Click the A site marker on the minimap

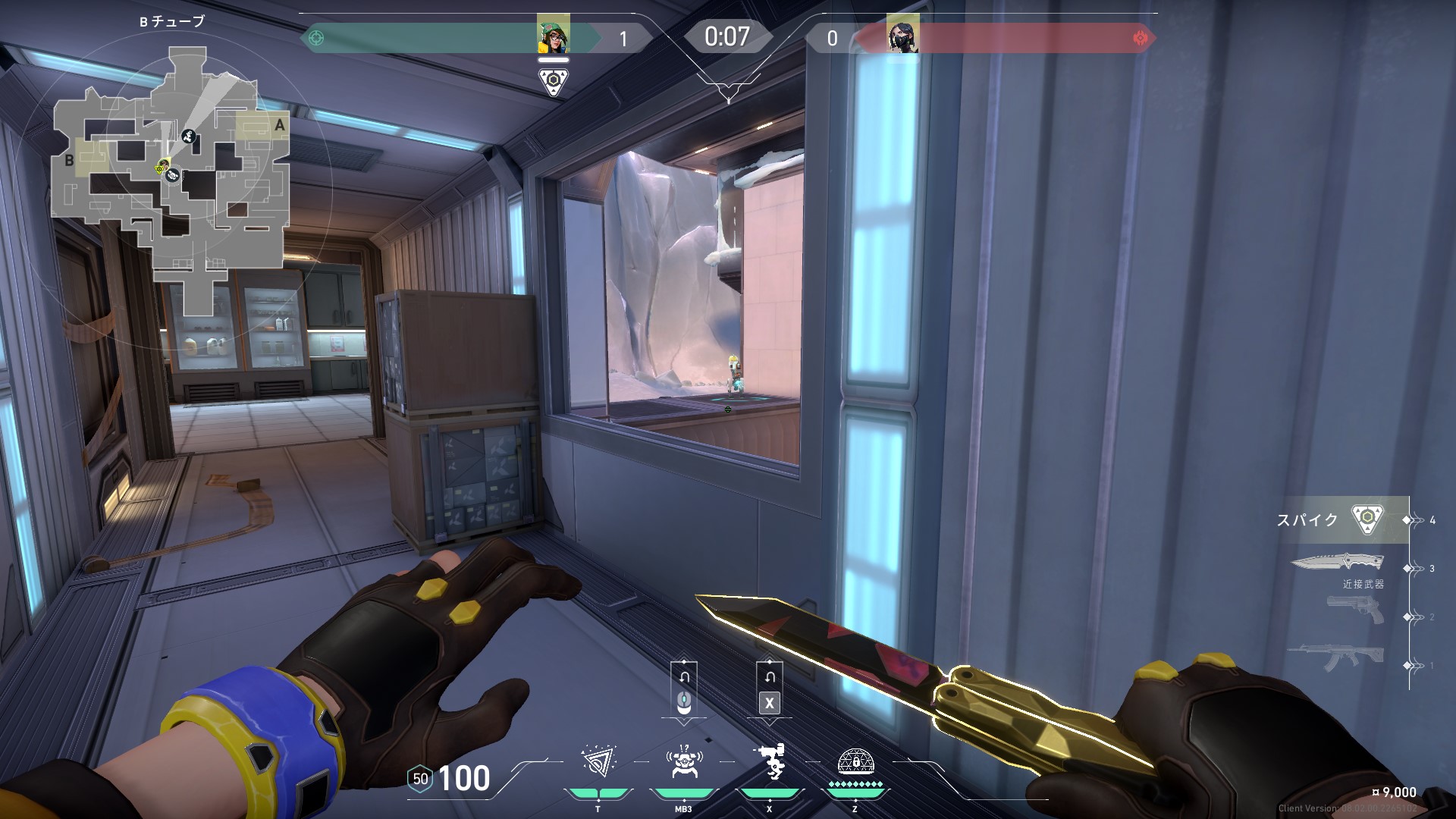click(279, 126)
